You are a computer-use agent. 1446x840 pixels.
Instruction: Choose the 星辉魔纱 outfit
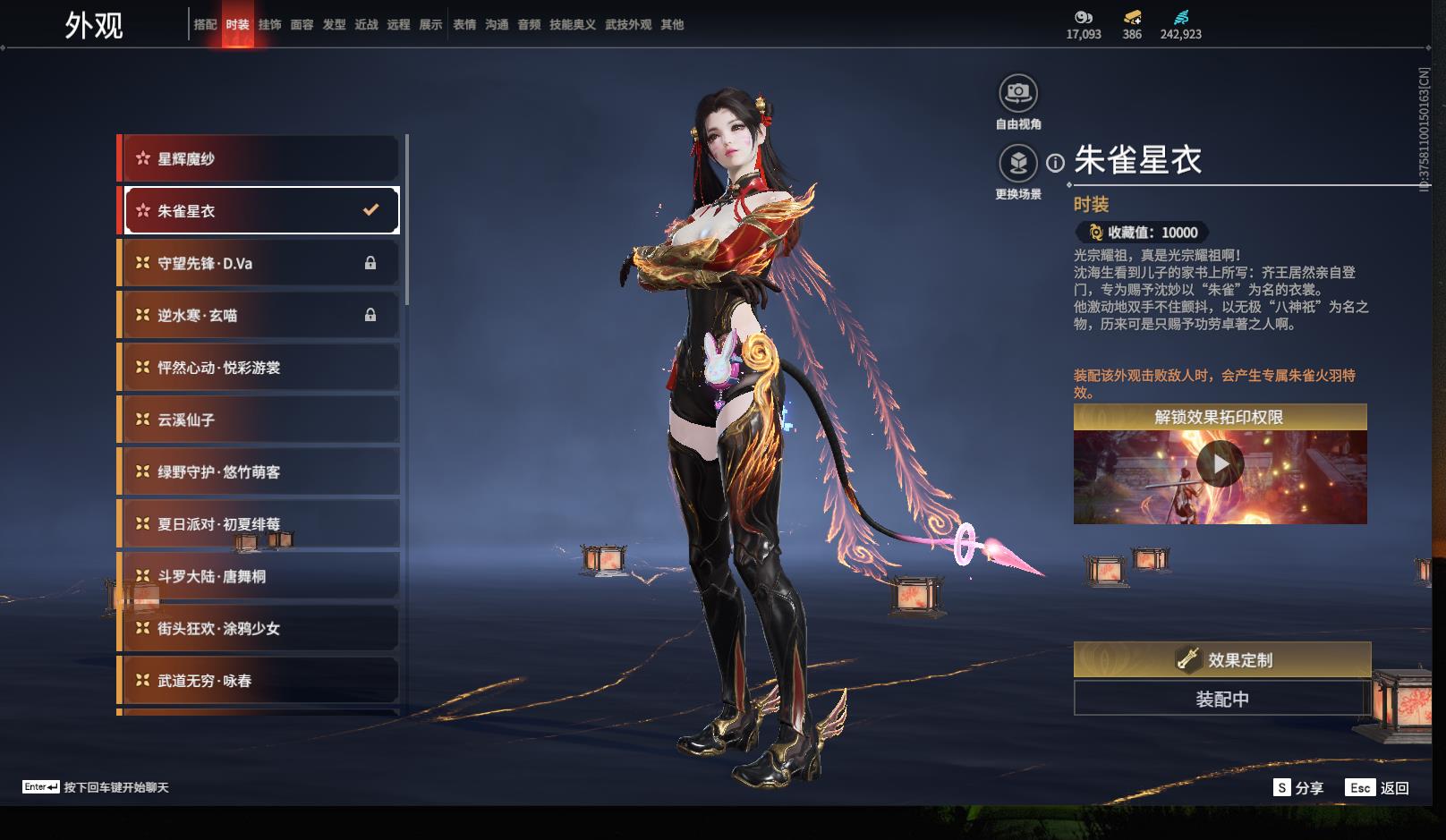pyautogui.click(x=259, y=159)
